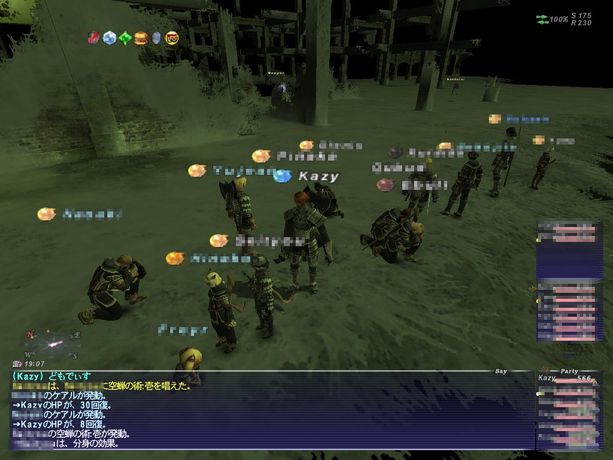The height and width of the screenshot is (460, 613).
Task: Click the Say chat mode label
Action: (501, 370)
